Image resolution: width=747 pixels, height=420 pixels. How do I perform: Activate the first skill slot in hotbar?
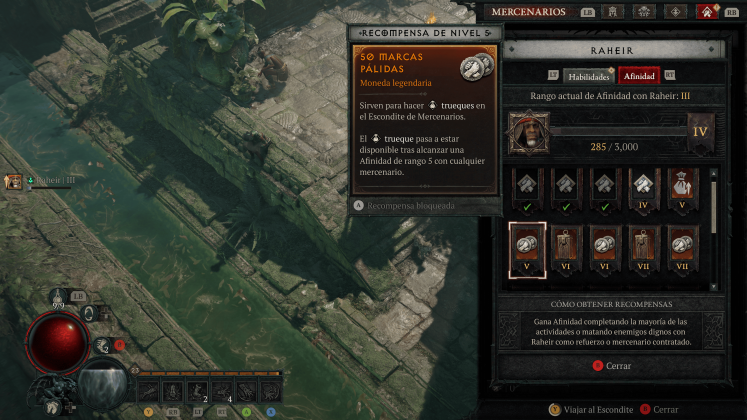pos(150,390)
